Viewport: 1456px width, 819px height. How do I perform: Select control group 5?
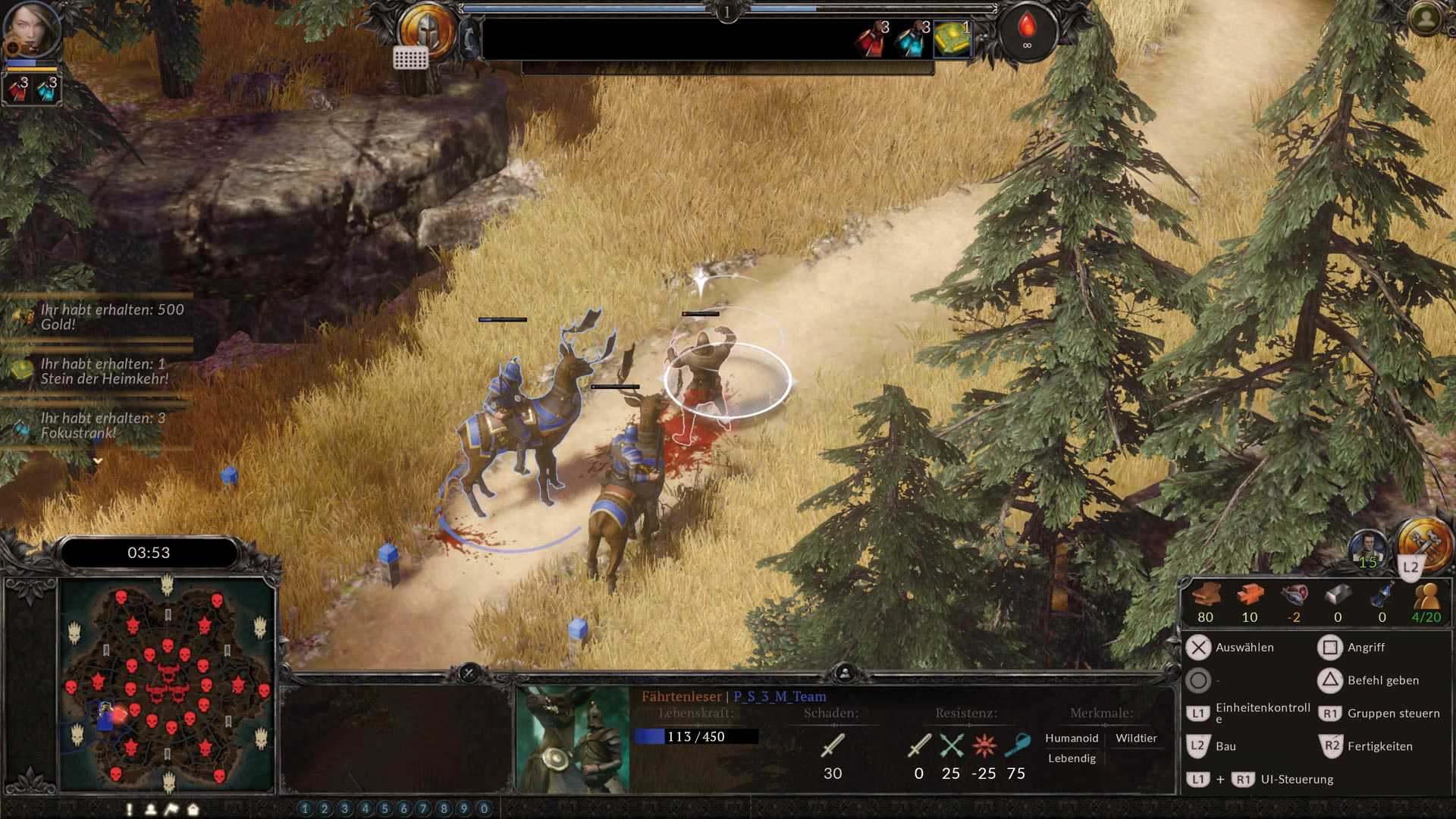(x=384, y=809)
